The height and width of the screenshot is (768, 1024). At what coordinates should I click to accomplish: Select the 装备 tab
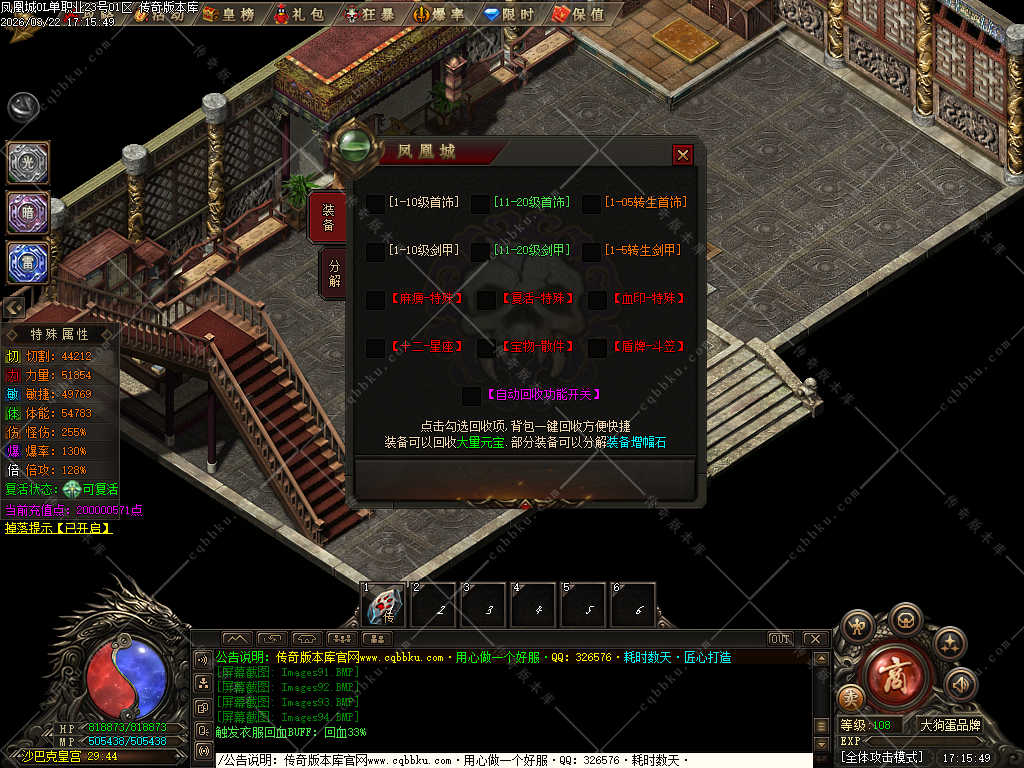(x=328, y=218)
